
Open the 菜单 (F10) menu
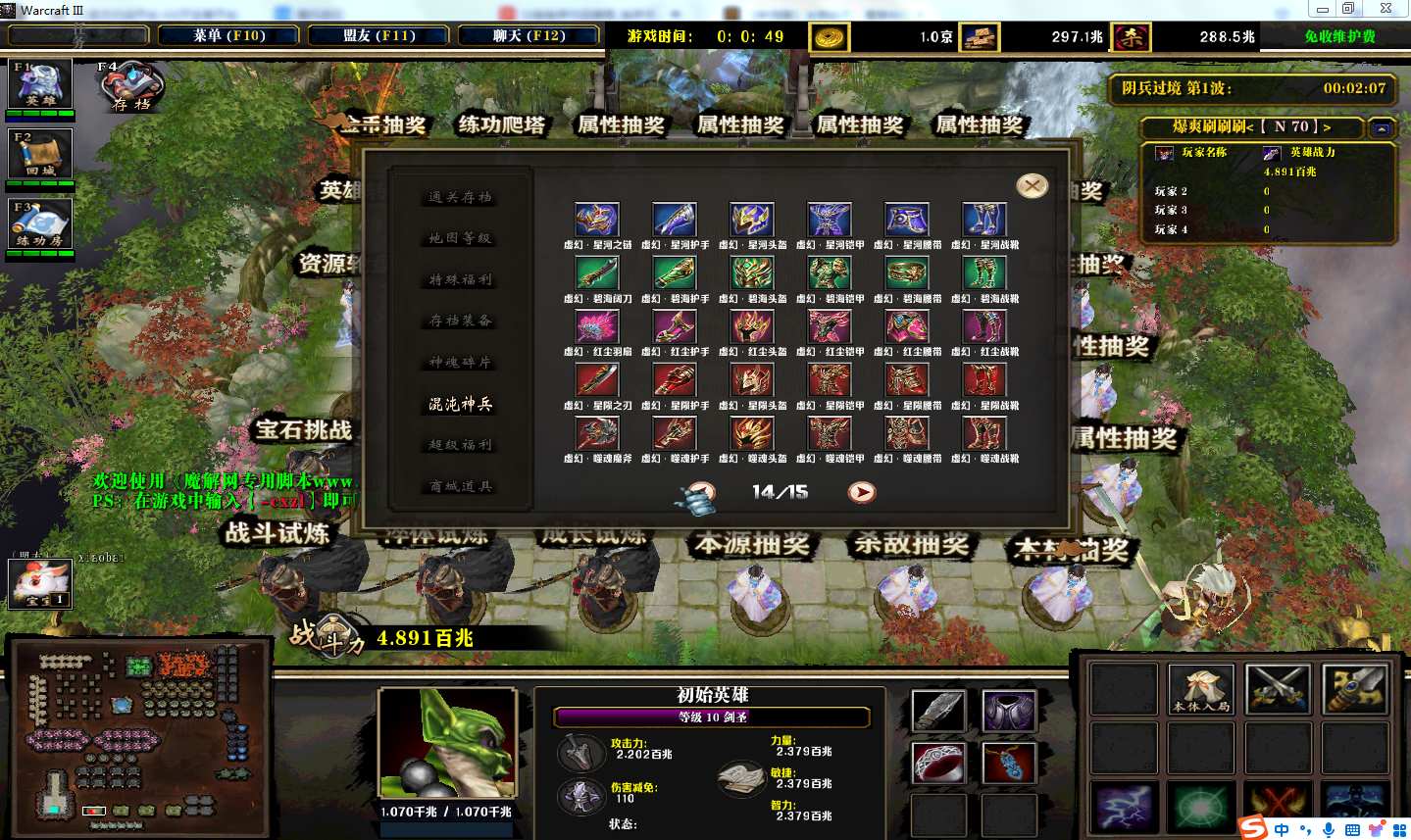[x=229, y=36]
